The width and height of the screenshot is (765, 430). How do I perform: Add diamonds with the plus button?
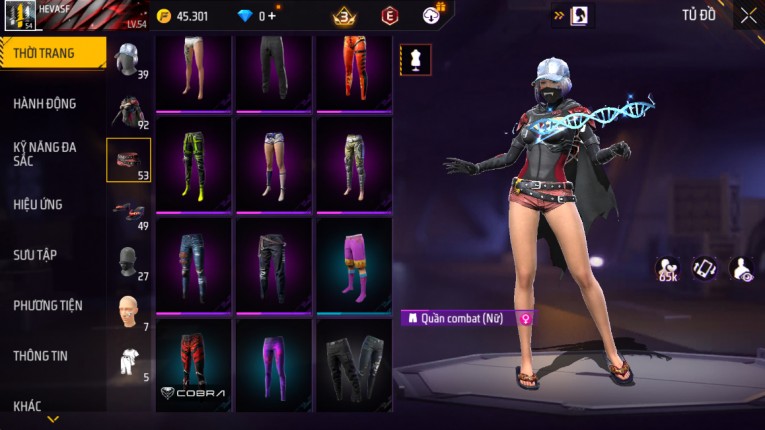[272, 16]
